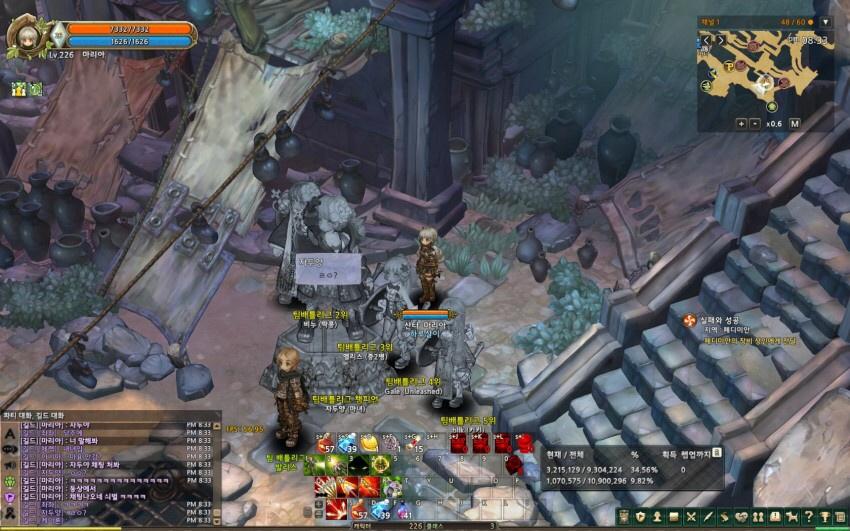
Task: Open the trophy rankings menu icon
Action: 825,516
